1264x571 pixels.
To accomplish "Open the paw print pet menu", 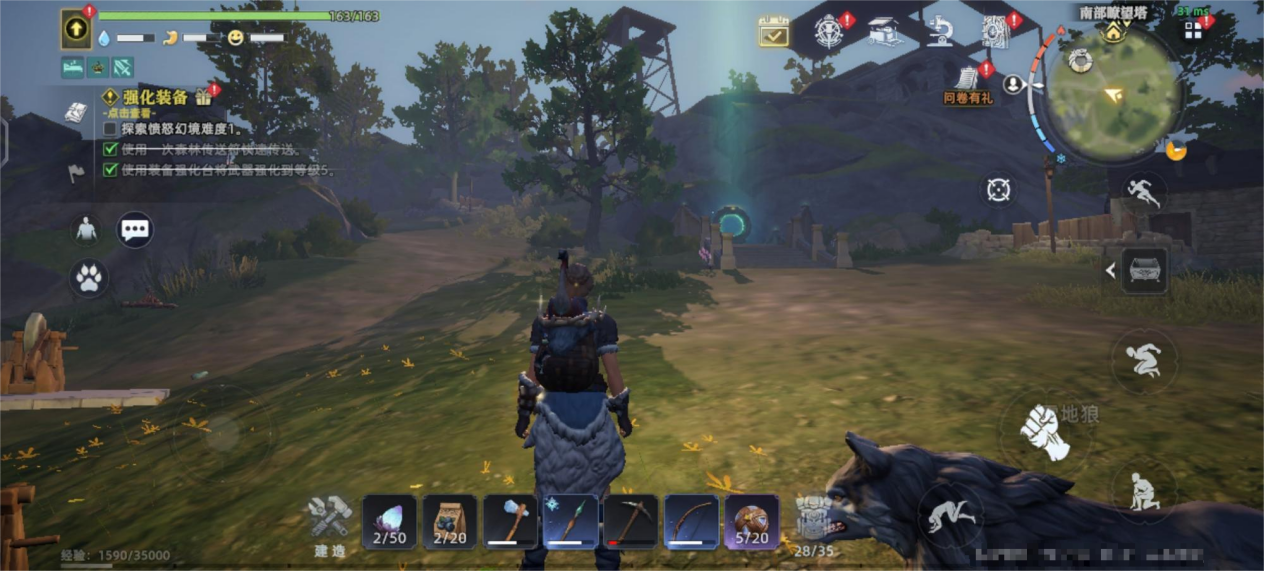I will [89, 278].
